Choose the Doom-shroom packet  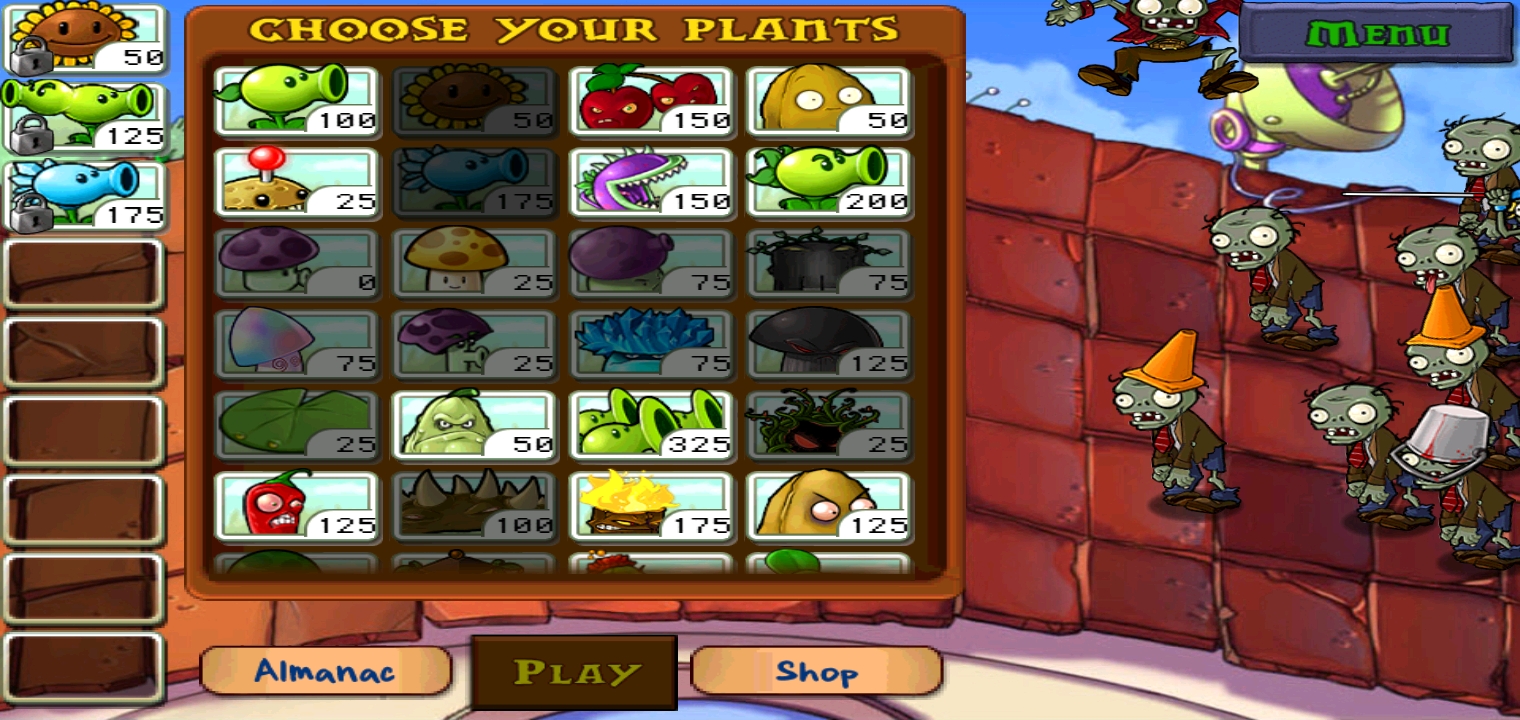[830, 345]
